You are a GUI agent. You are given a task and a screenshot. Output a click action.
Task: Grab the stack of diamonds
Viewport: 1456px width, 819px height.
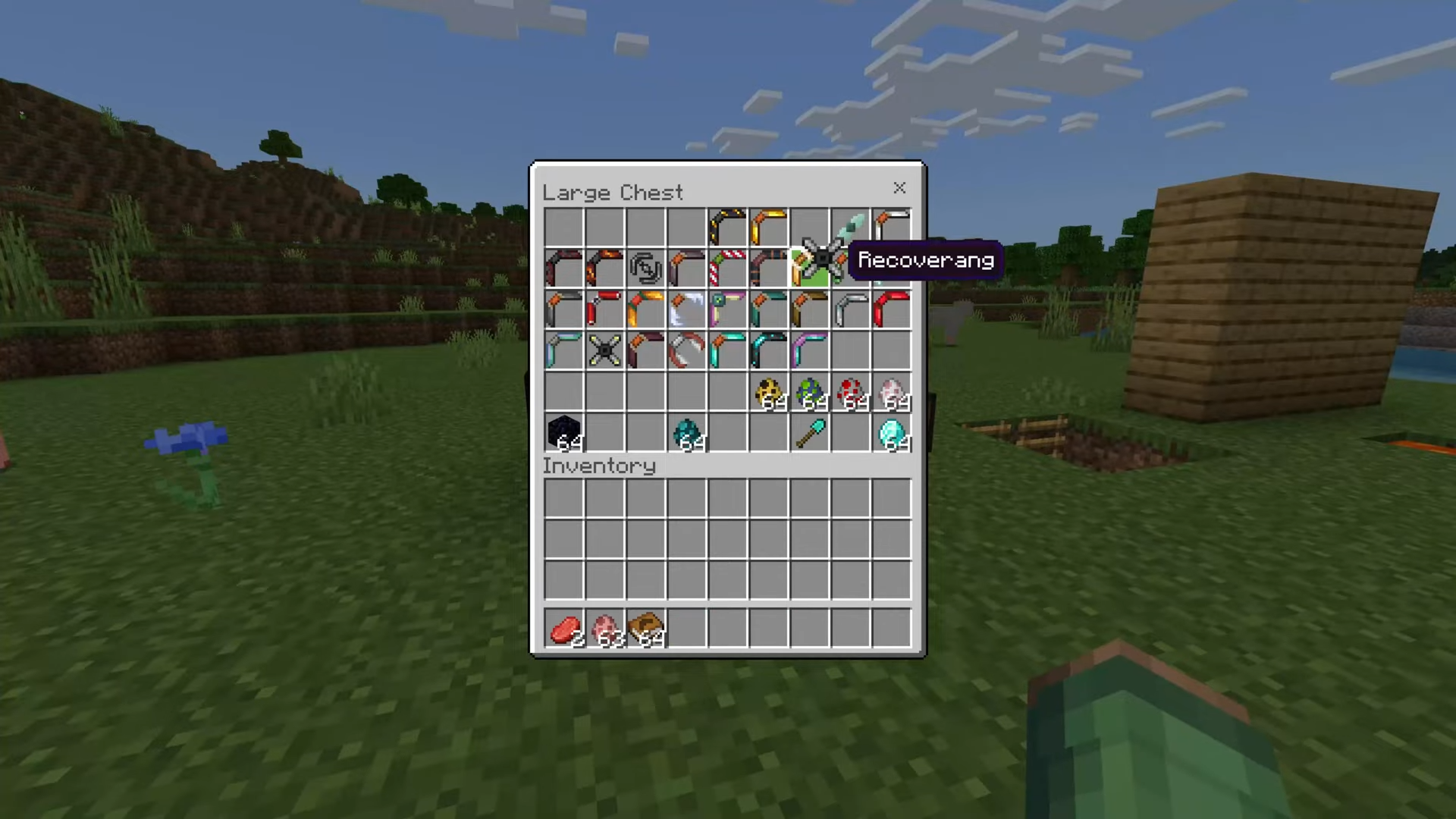[x=892, y=433]
